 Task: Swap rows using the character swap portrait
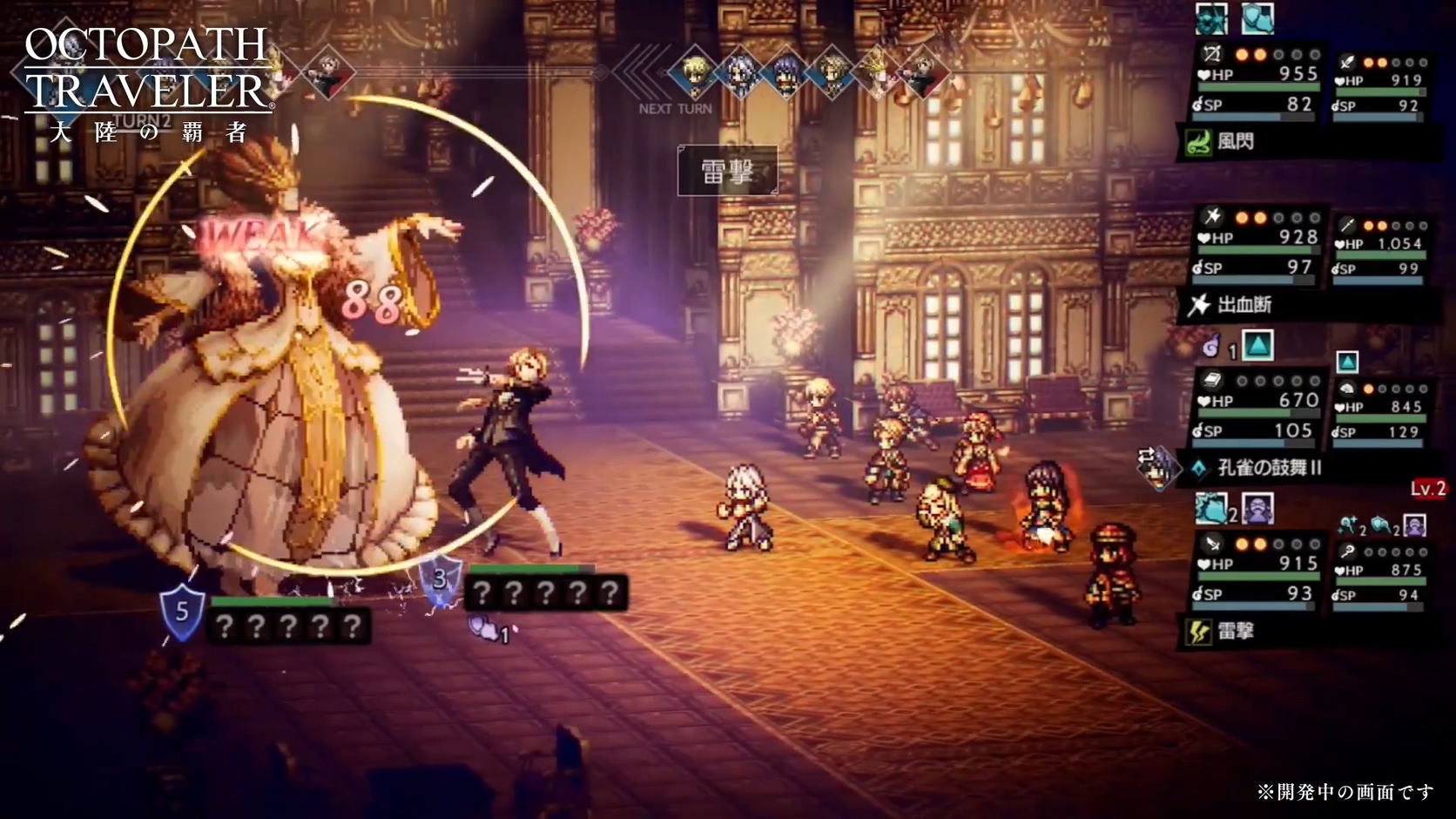tap(1156, 467)
